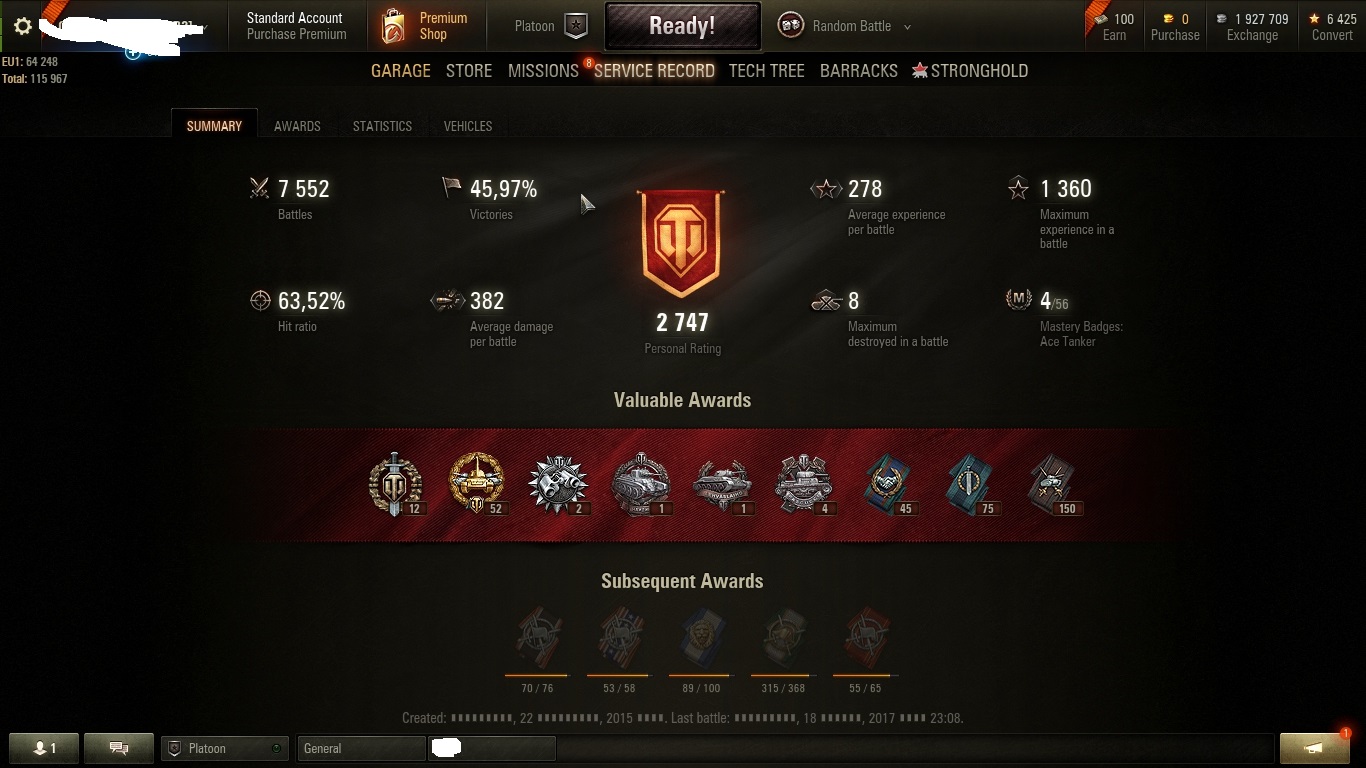The width and height of the screenshot is (1366, 768).
Task: Switch to the Vehicles tab
Action: (467, 126)
